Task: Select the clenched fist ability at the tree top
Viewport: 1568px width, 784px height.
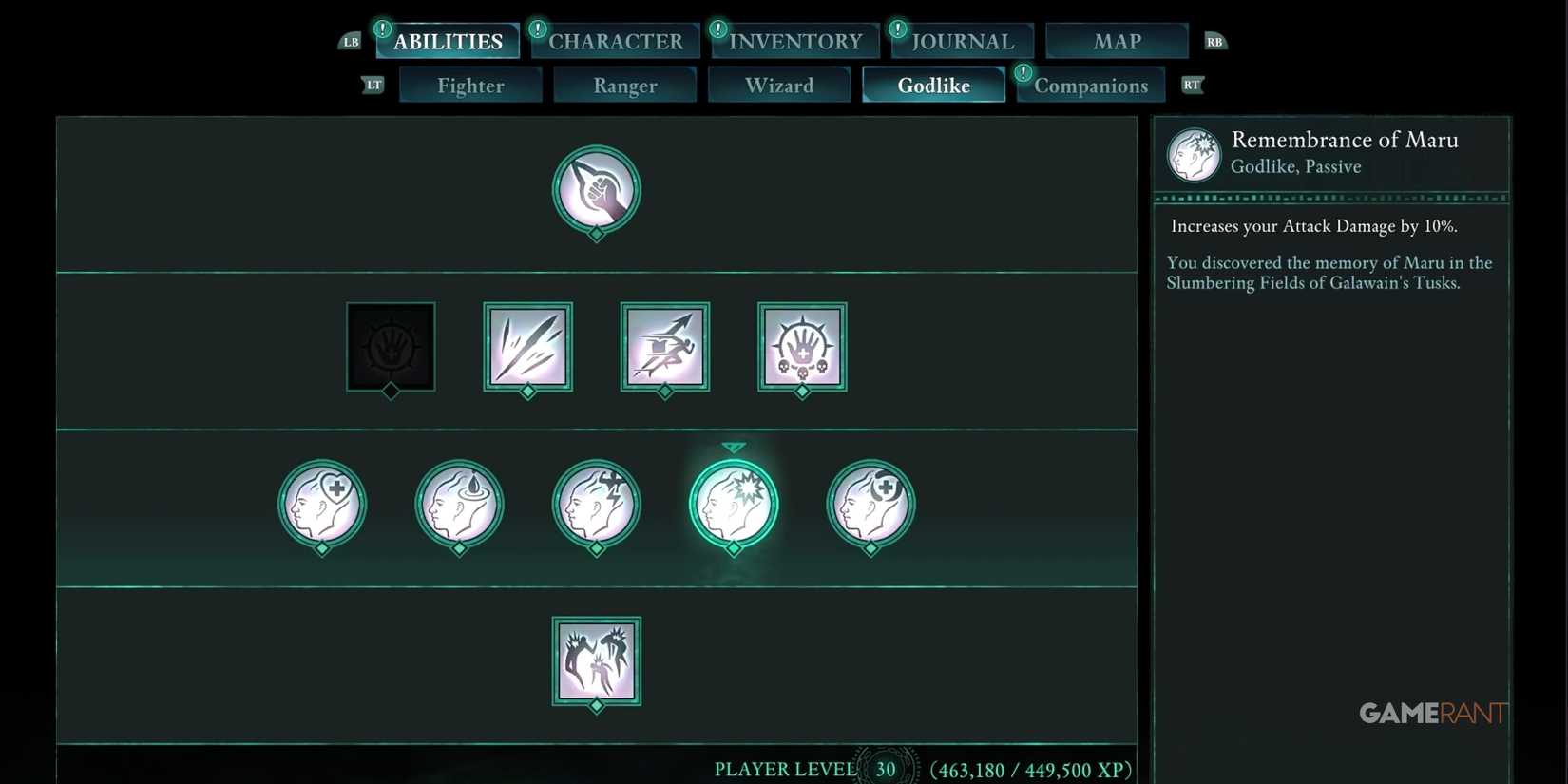Action: (596, 190)
